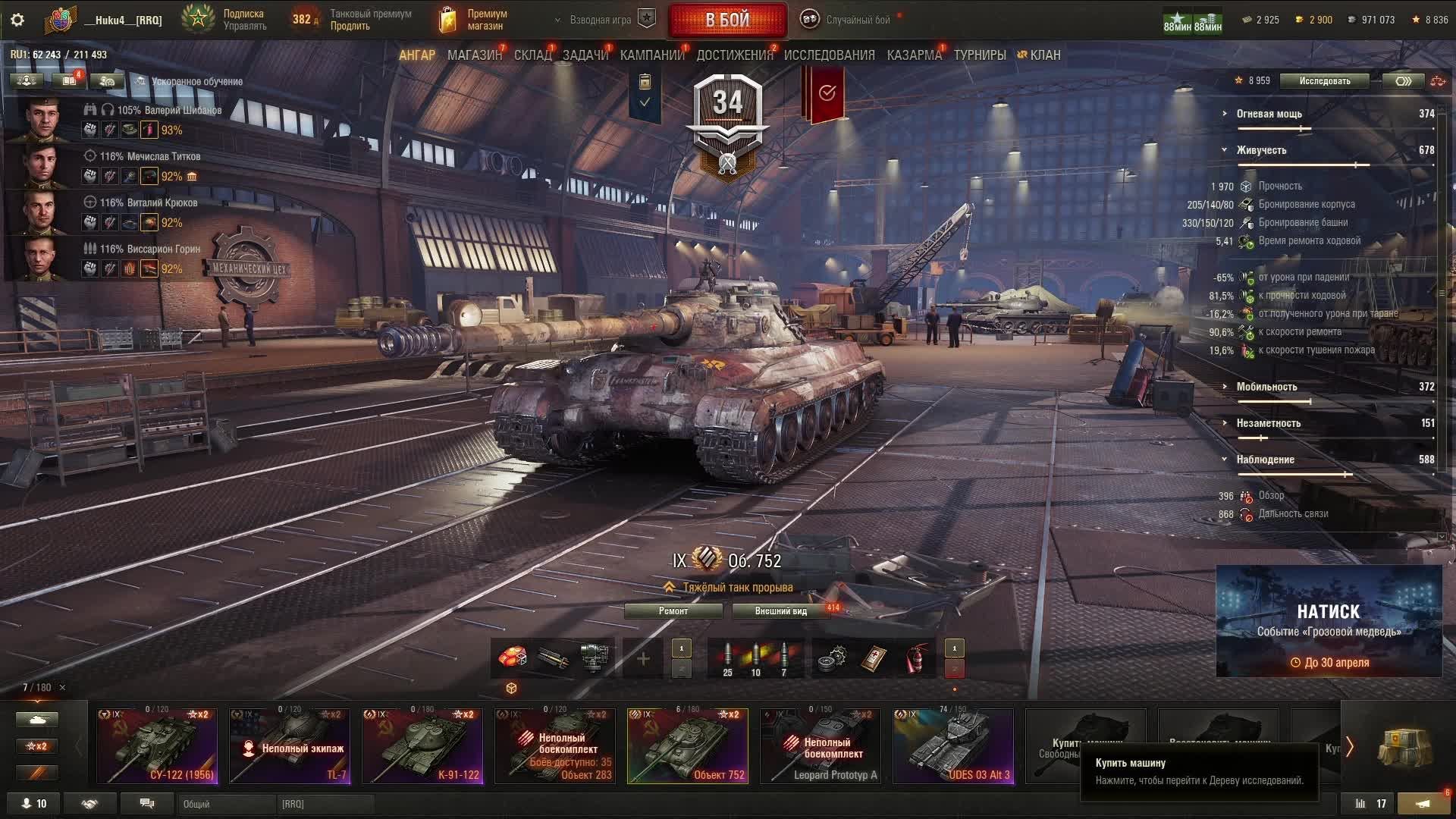The width and height of the screenshot is (1456, 819).
Task: Expand the Огневая мощь stats section
Action: (1269, 114)
